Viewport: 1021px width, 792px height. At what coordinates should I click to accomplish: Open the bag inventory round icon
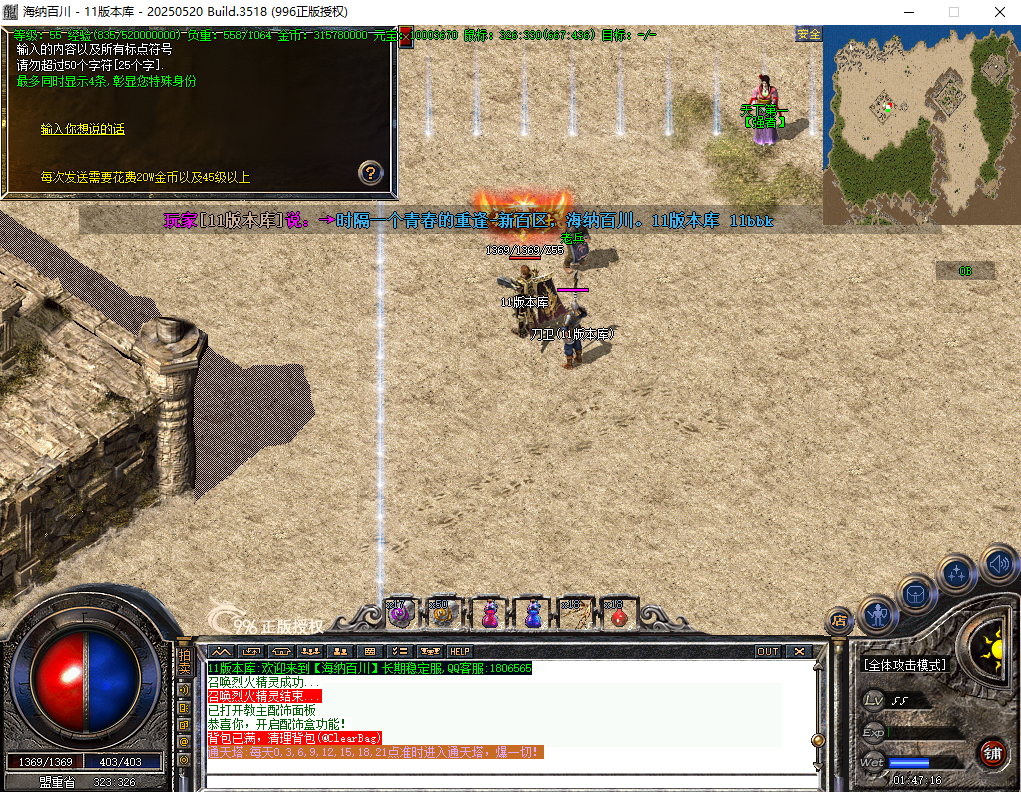coord(916,595)
